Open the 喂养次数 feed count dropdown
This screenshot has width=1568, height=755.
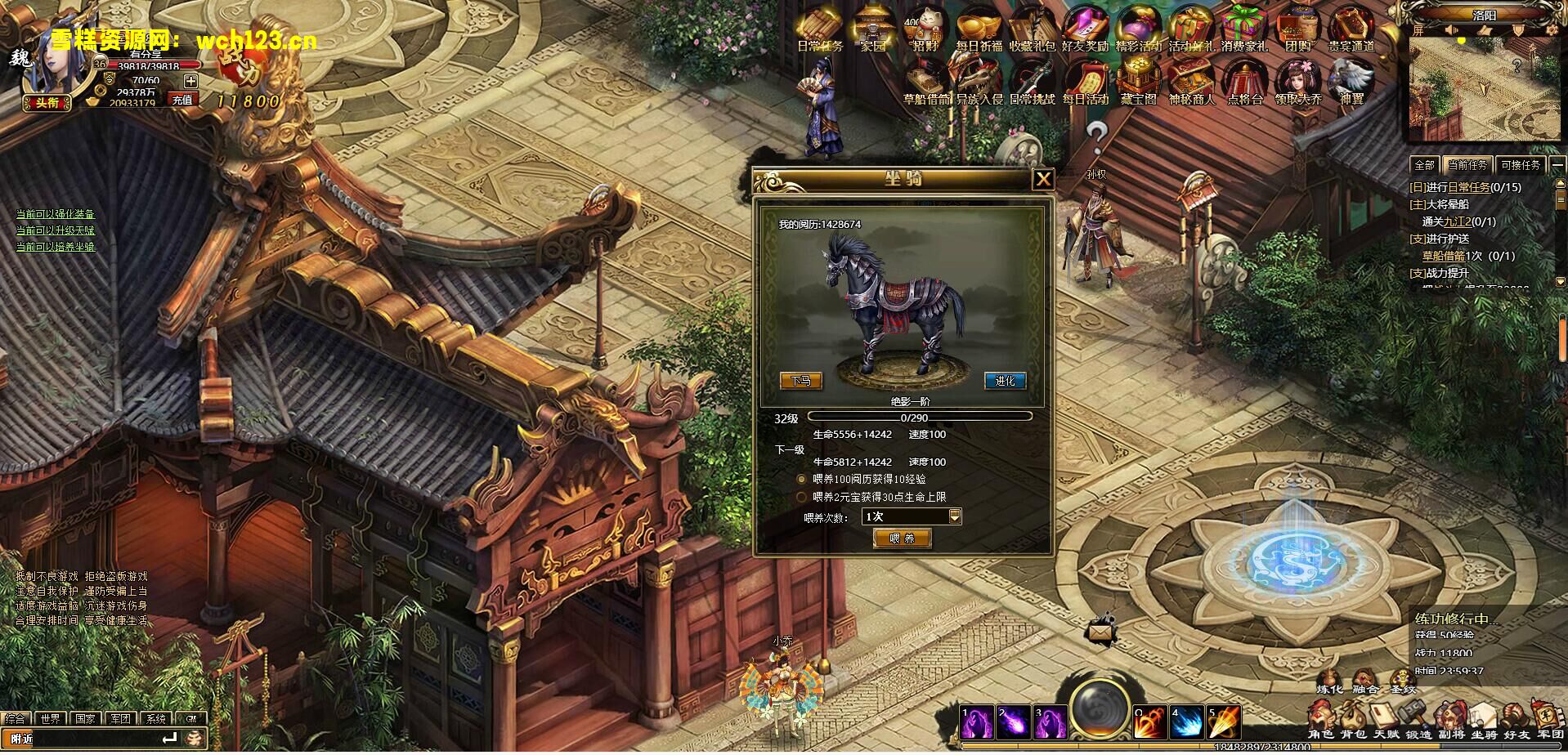(x=912, y=516)
